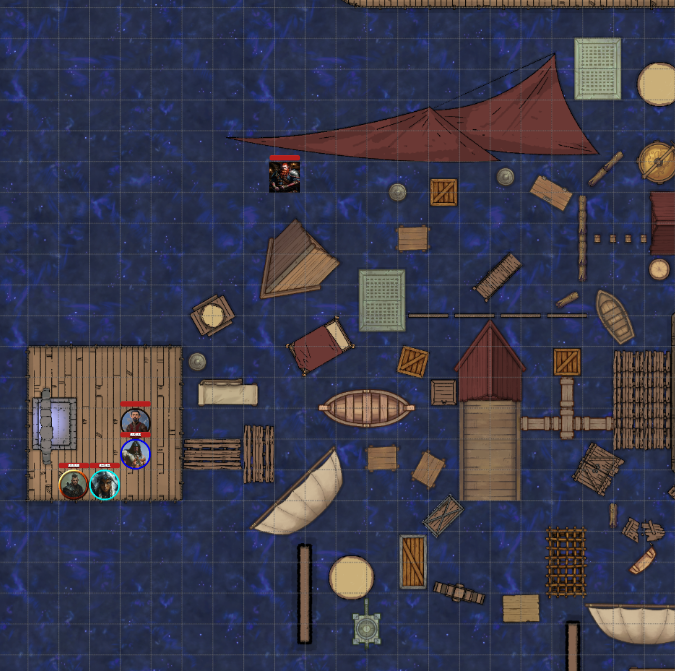
Task: Select the black-ringed red-coated man token
Action: coord(135,422)
